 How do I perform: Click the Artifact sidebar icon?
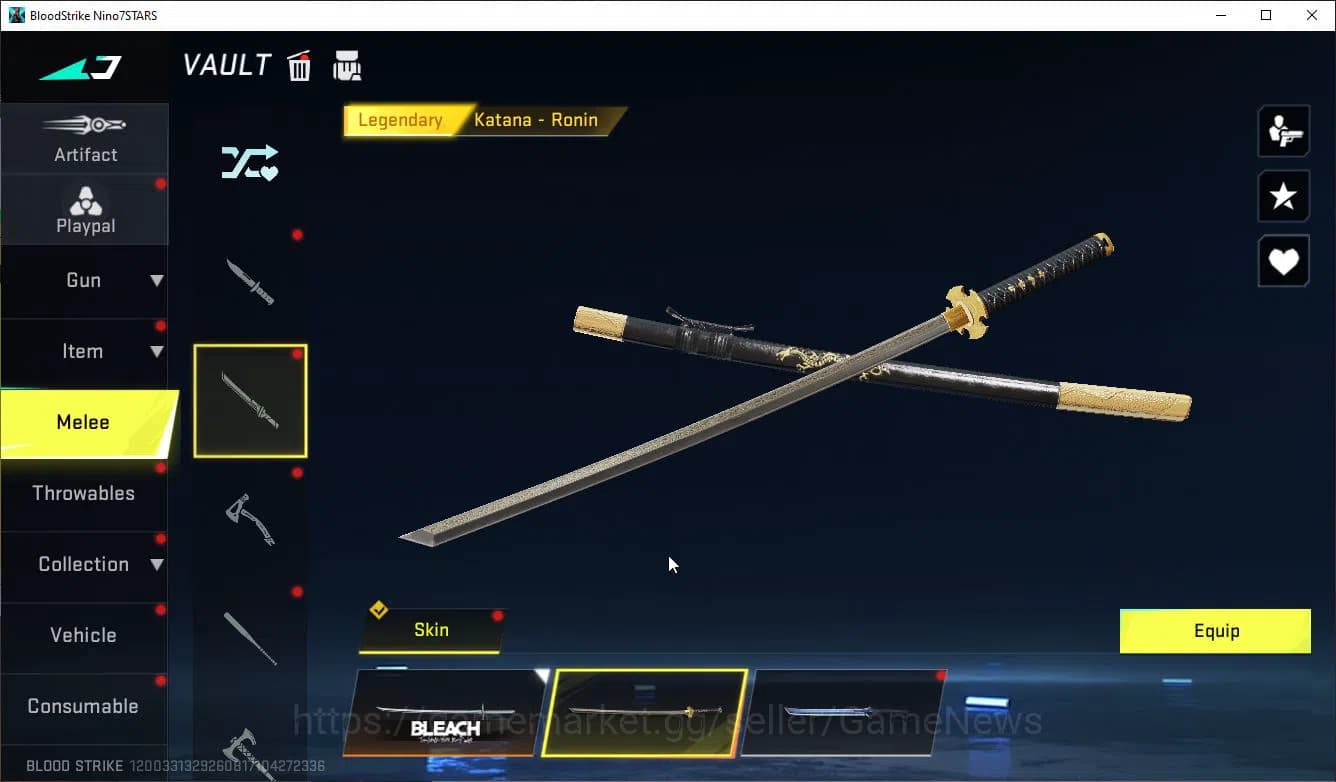(85, 138)
